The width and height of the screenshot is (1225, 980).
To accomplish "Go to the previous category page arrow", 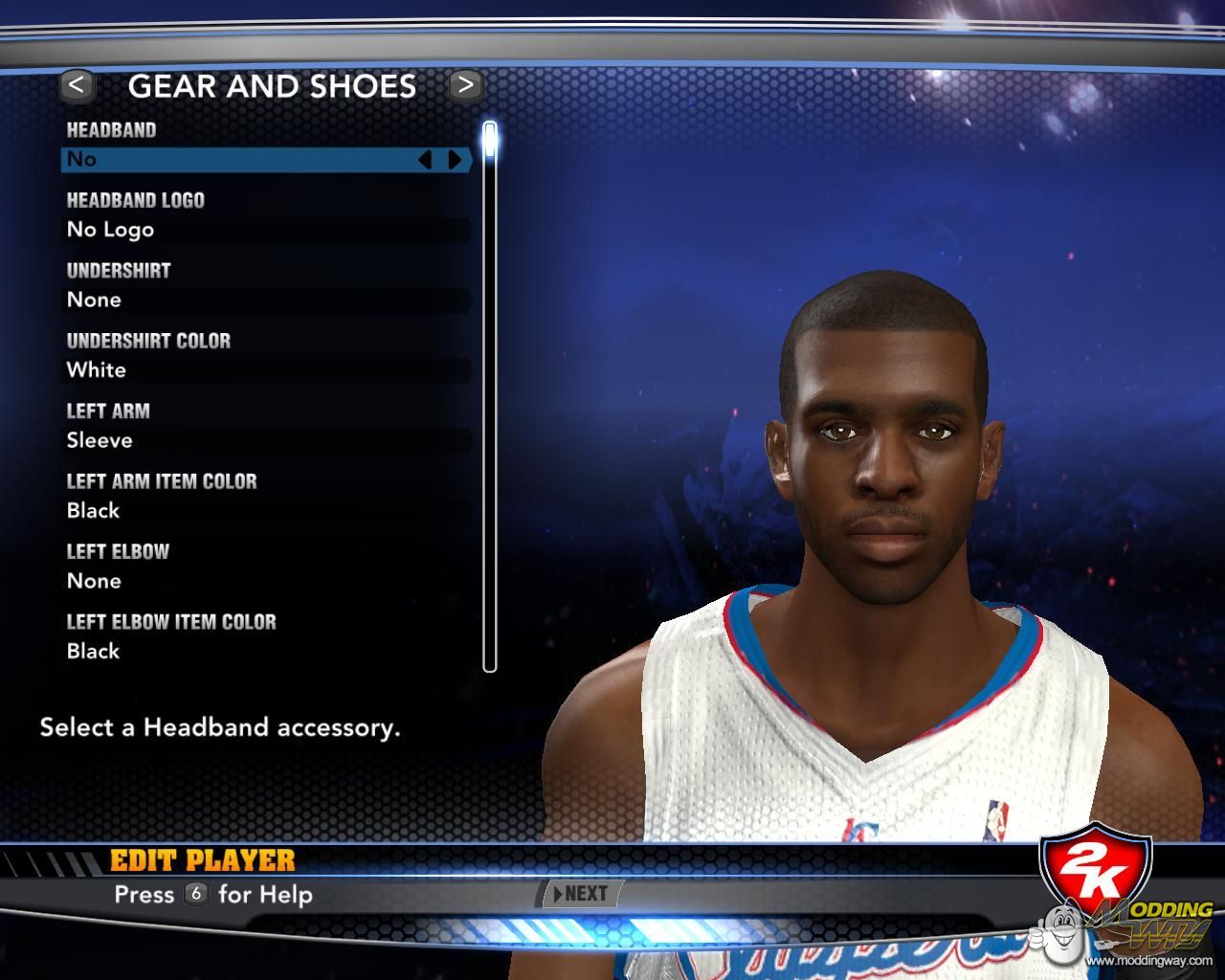I will [77, 85].
